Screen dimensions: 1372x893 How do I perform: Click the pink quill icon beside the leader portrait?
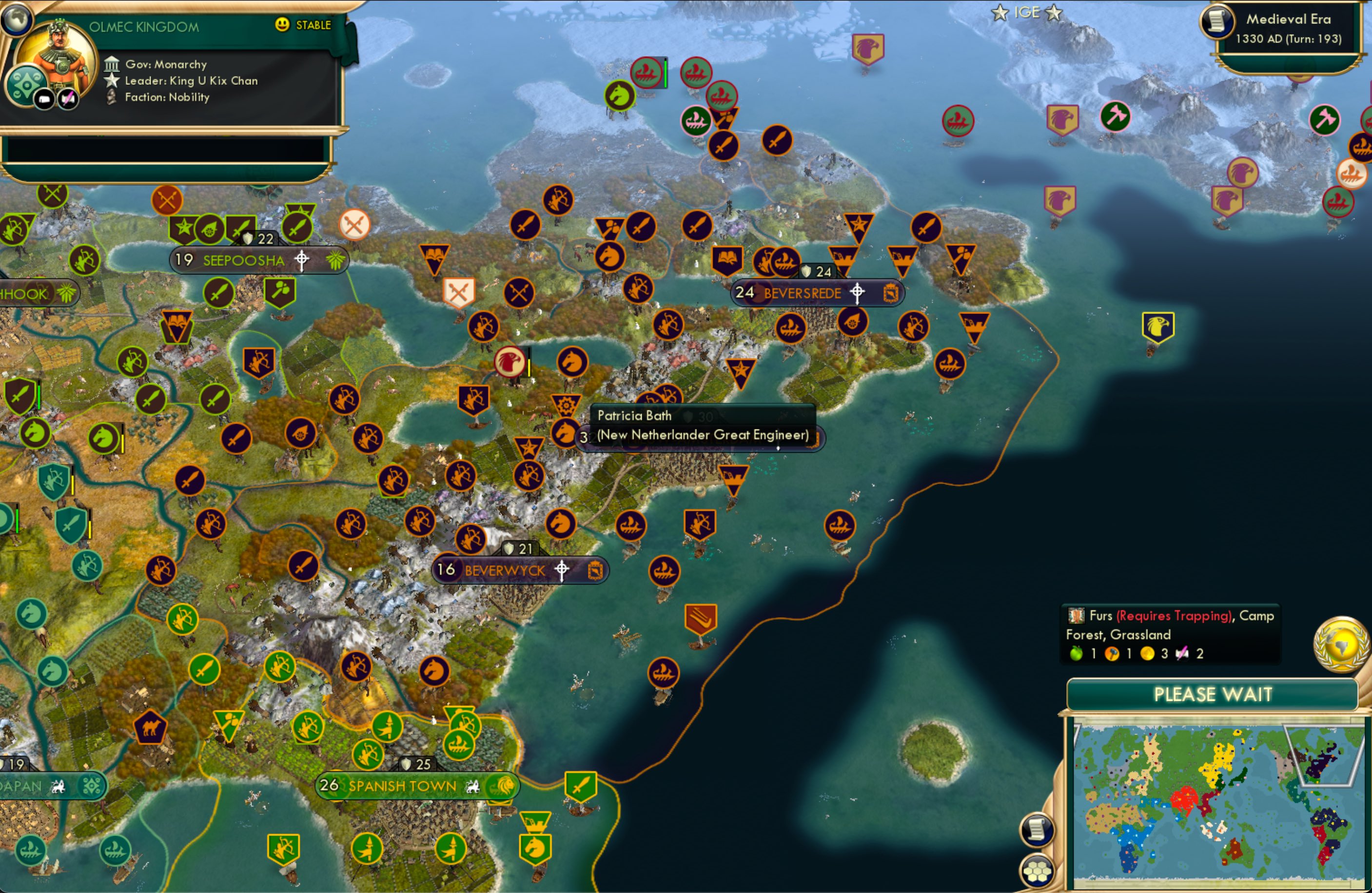pyautogui.click(x=67, y=98)
